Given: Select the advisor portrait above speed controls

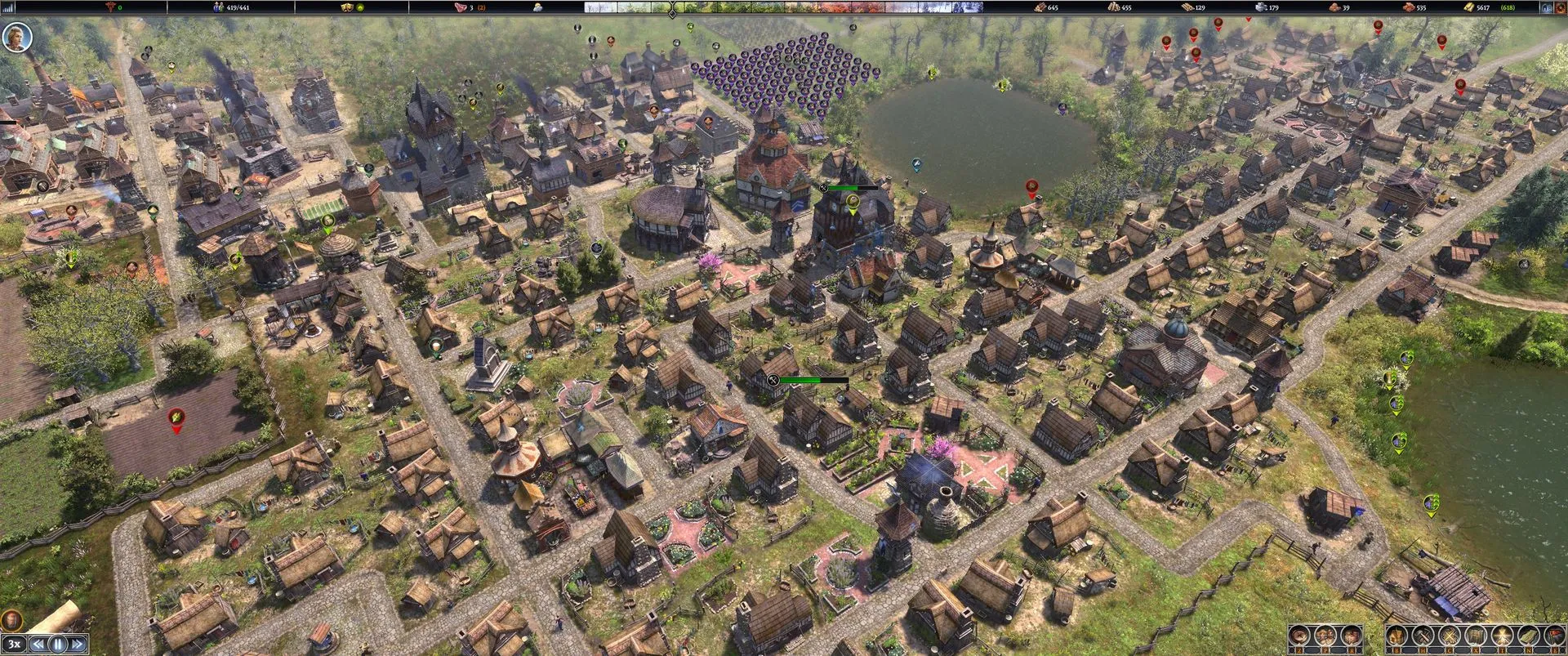Looking at the screenshot, I should pos(11,620).
